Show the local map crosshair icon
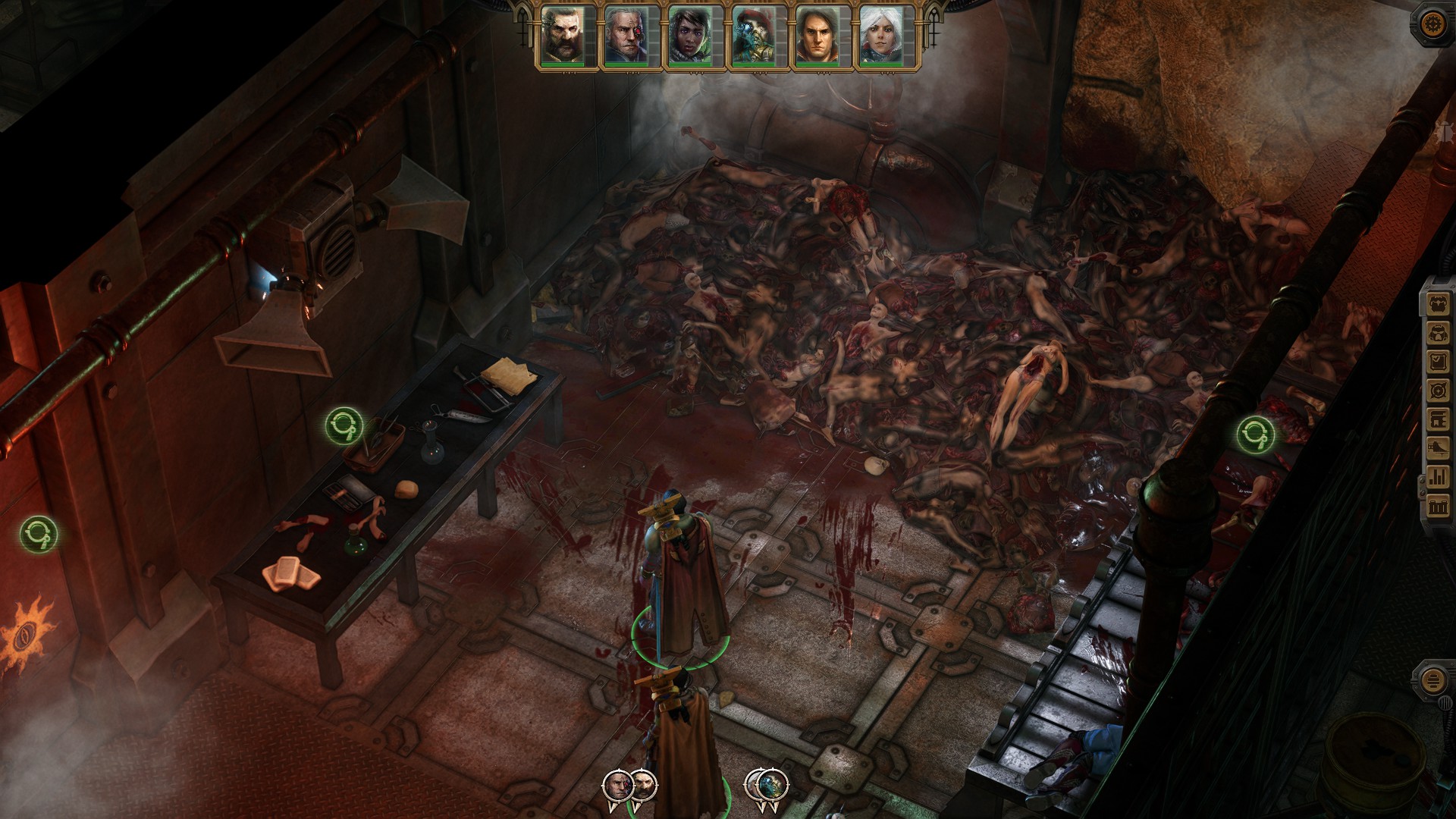This screenshot has width=1456, height=819. pos(1439,391)
